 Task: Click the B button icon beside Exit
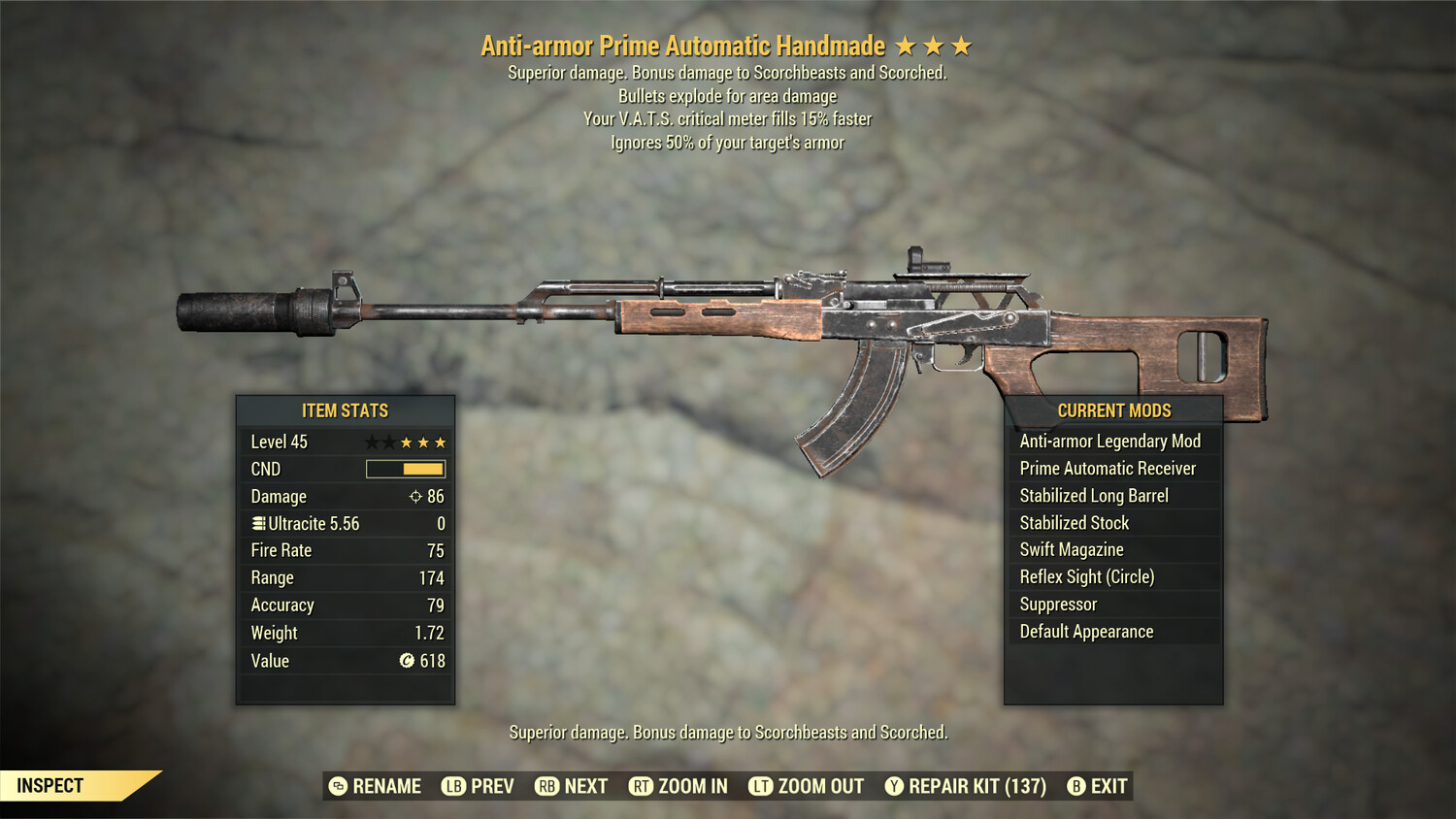coord(1075,786)
